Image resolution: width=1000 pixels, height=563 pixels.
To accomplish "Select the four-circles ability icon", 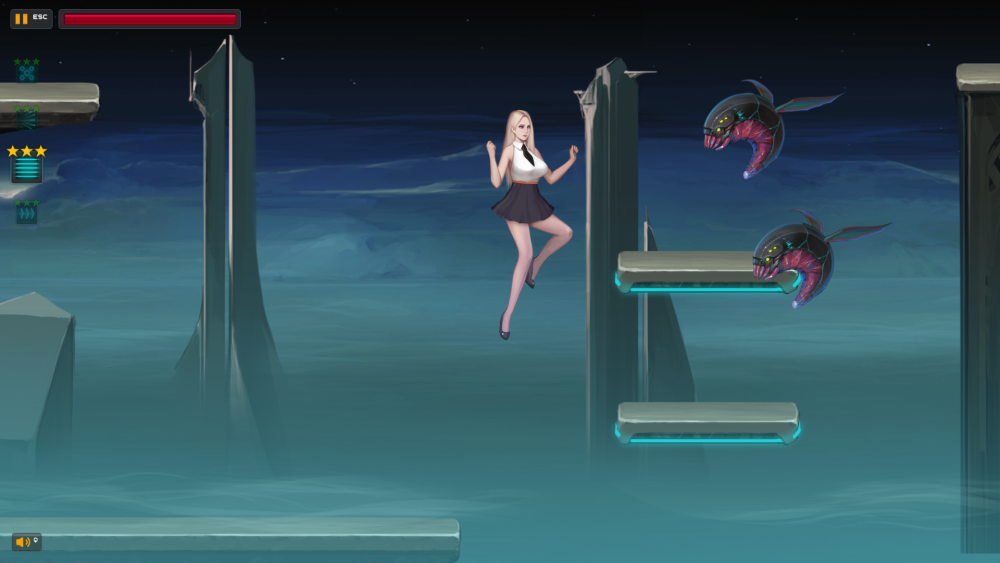I will [27, 73].
